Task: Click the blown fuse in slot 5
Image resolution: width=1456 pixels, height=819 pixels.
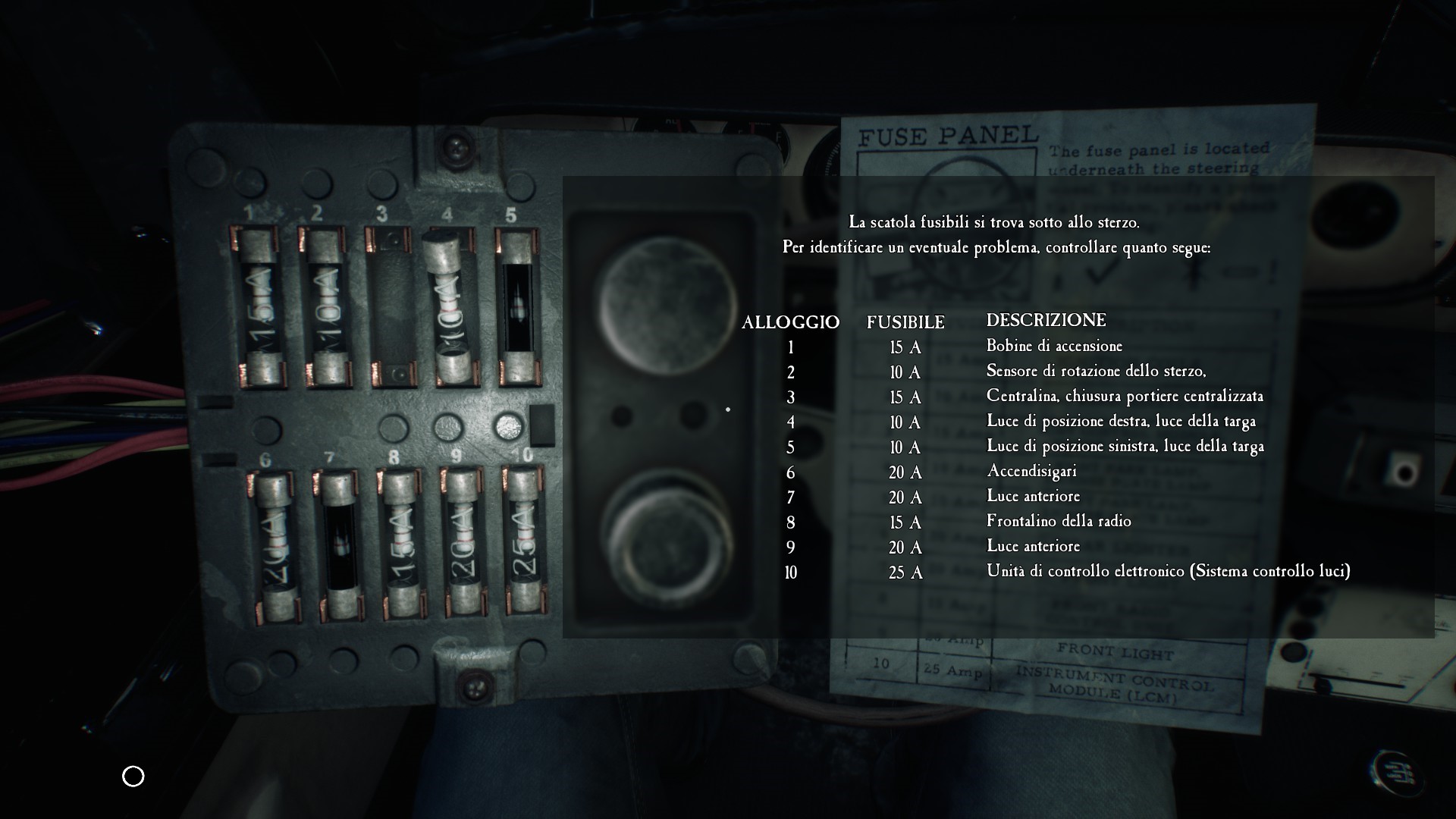Action: coord(518,307)
